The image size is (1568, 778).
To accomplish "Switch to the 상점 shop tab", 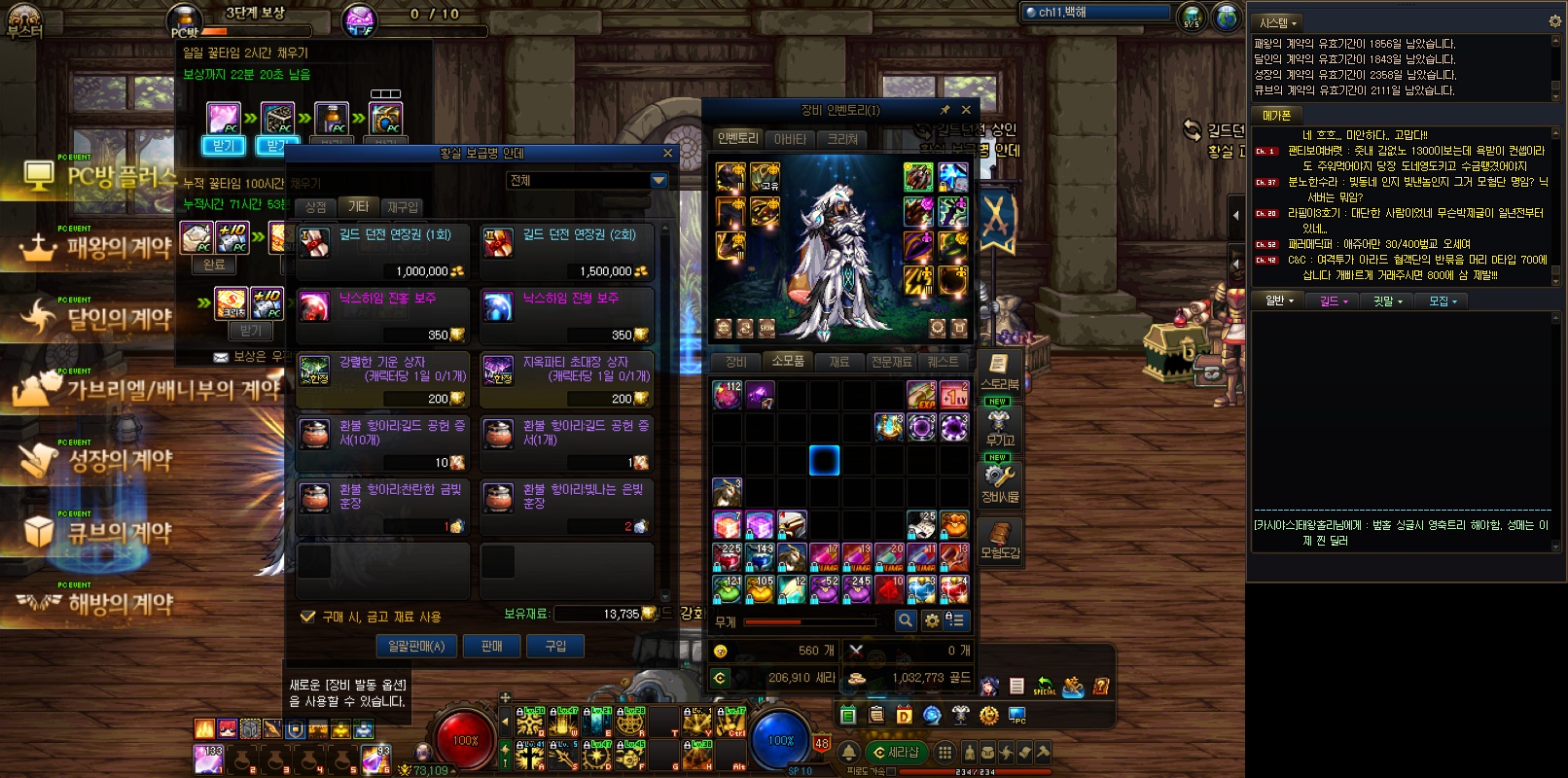I will [316, 207].
